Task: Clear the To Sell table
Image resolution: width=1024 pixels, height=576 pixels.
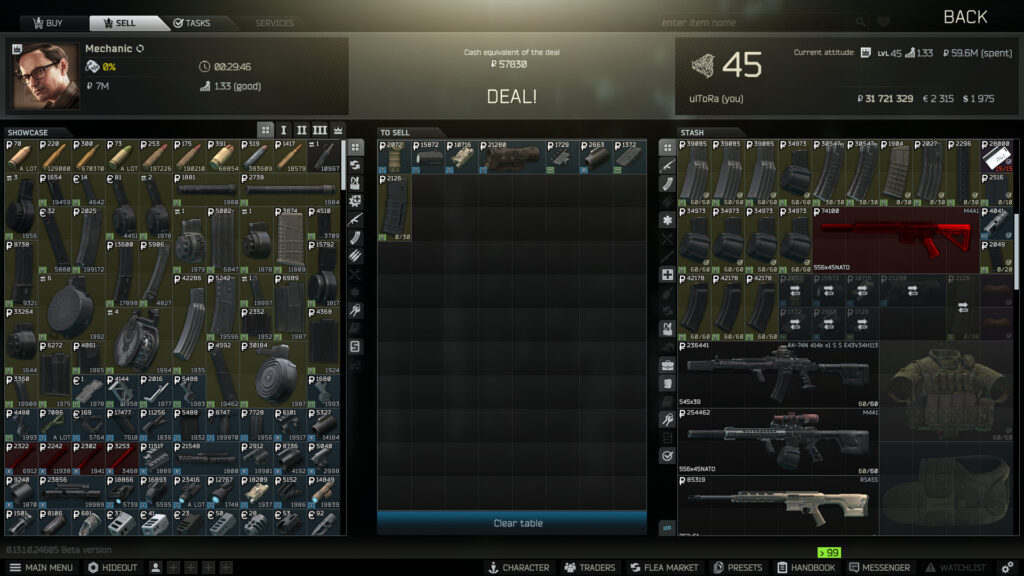Action: click(x=512, y=523)
